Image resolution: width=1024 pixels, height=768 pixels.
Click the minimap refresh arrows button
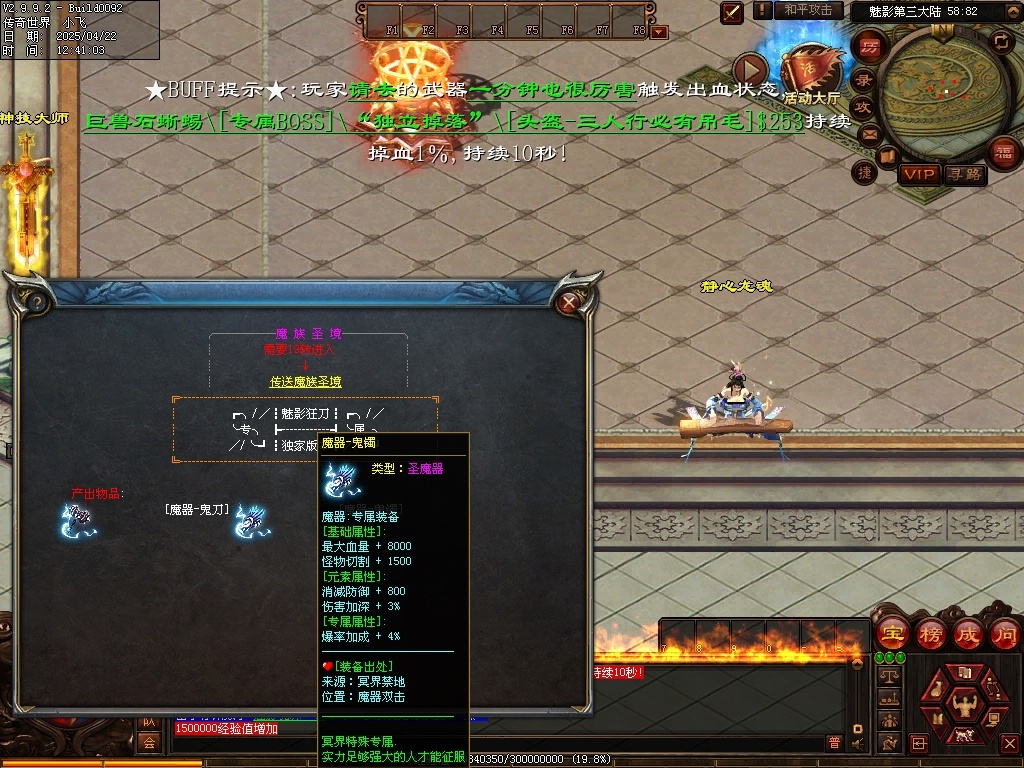(x=1001, y=41)
